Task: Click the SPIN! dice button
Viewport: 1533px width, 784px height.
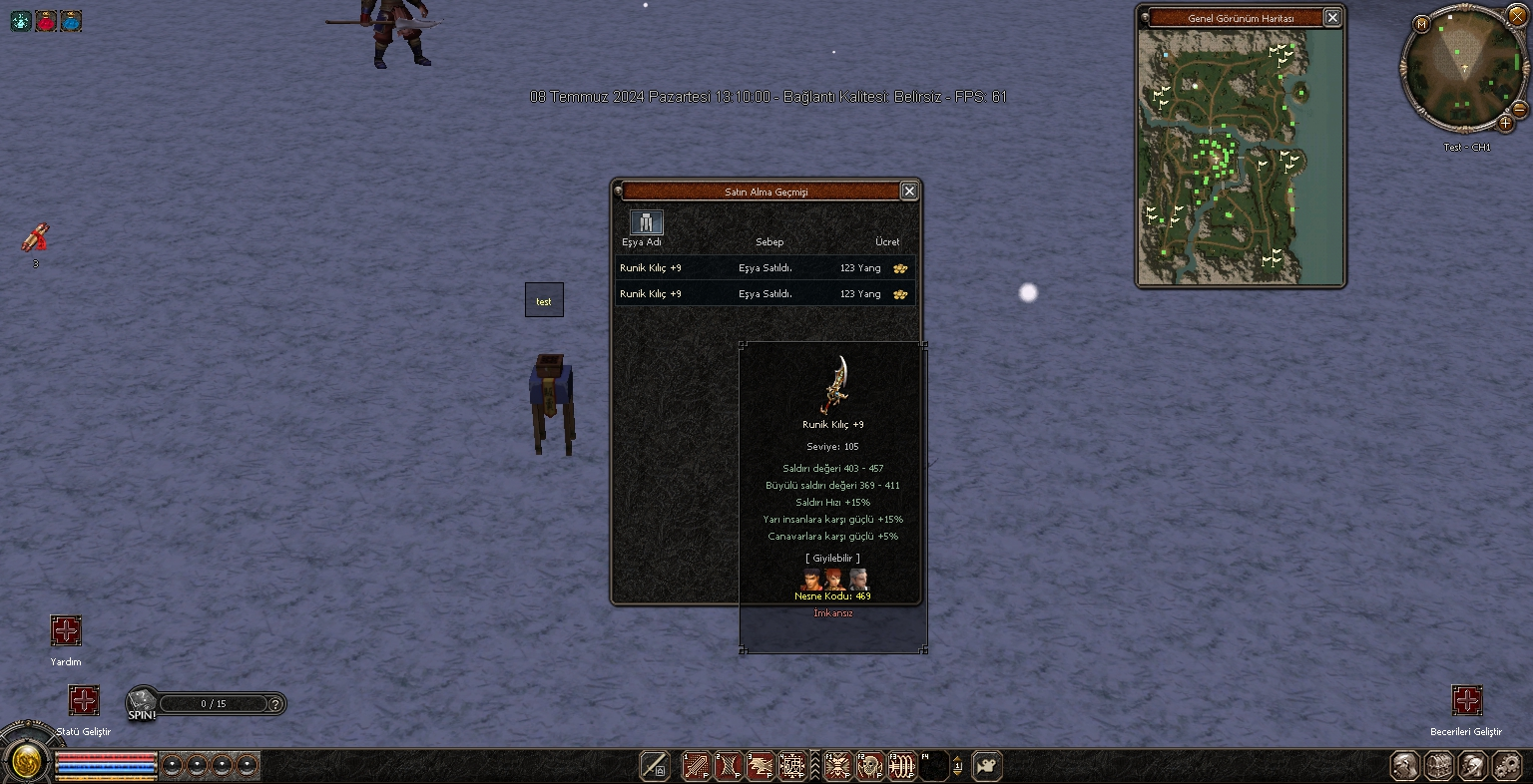Action: [x=141, y=703]
